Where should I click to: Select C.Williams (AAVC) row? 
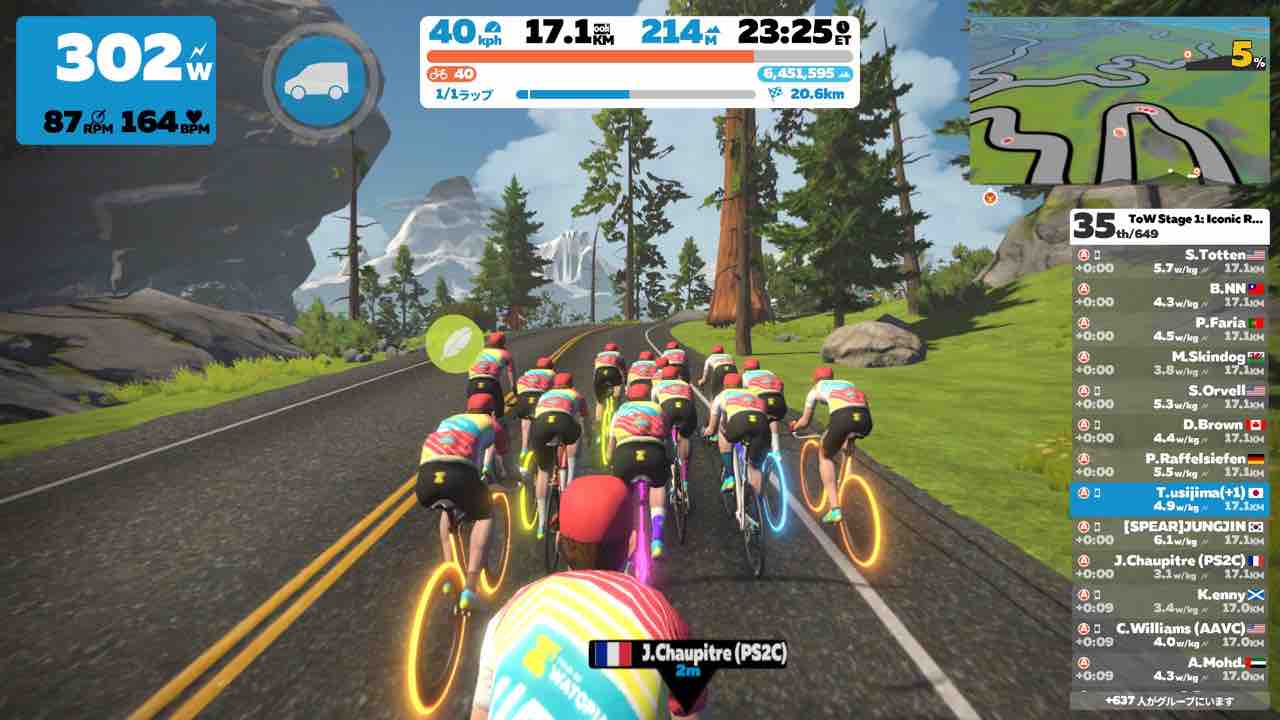[1169, 636]
